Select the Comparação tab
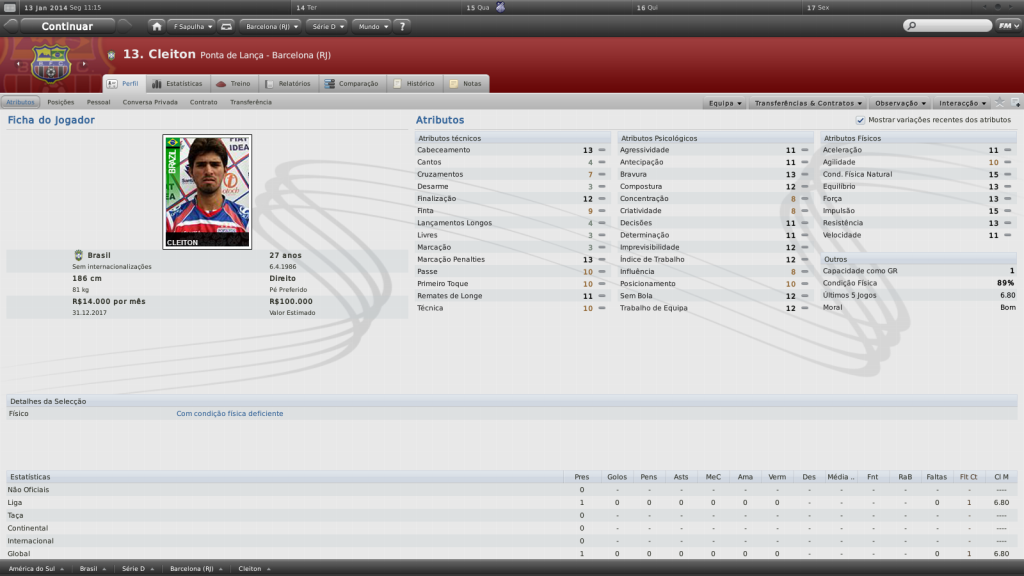This screenshot has width=1024, height=576. pyautogui.click(x=351, y=84)
